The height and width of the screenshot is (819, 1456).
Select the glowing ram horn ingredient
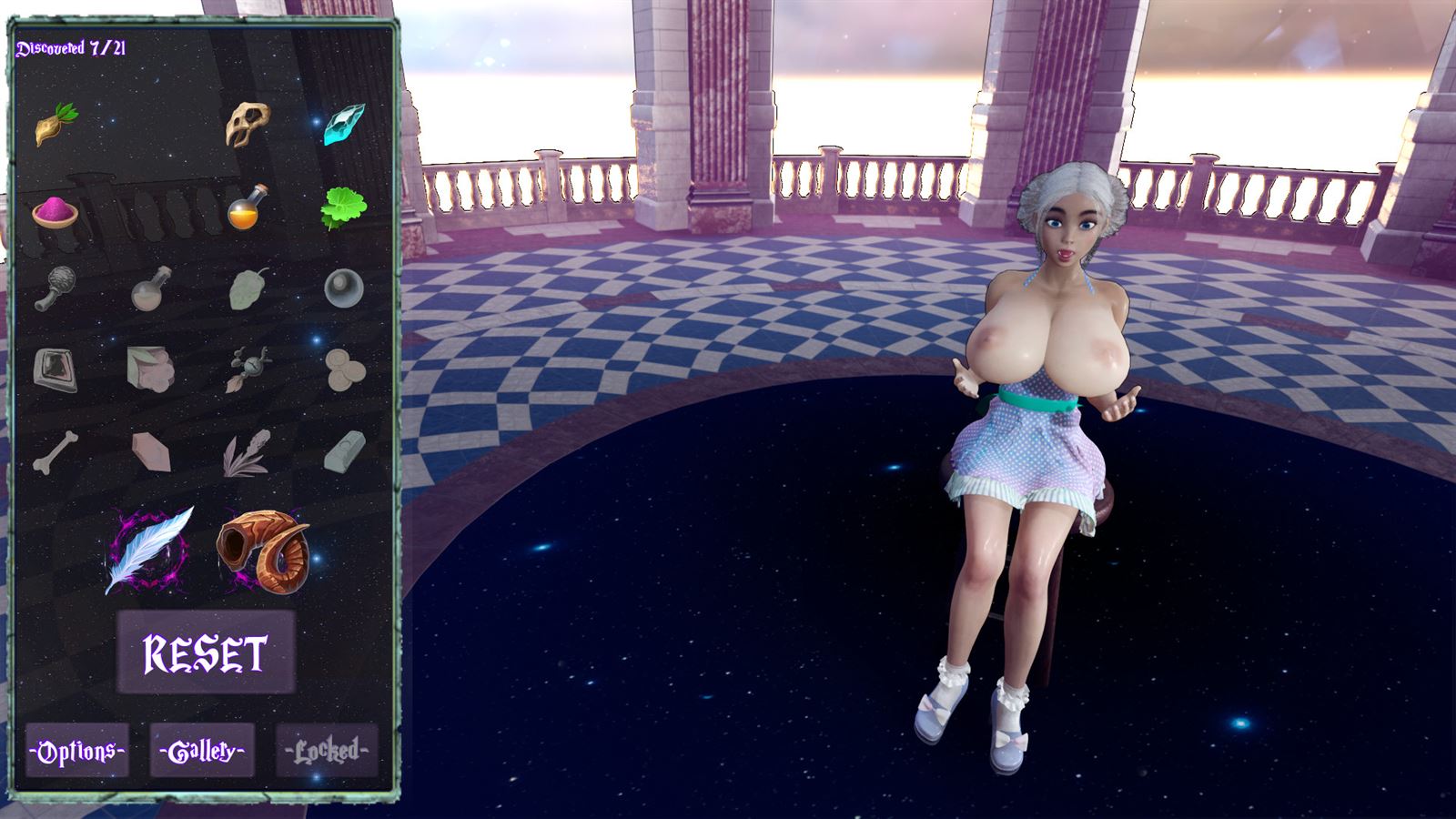pos(264,551)
